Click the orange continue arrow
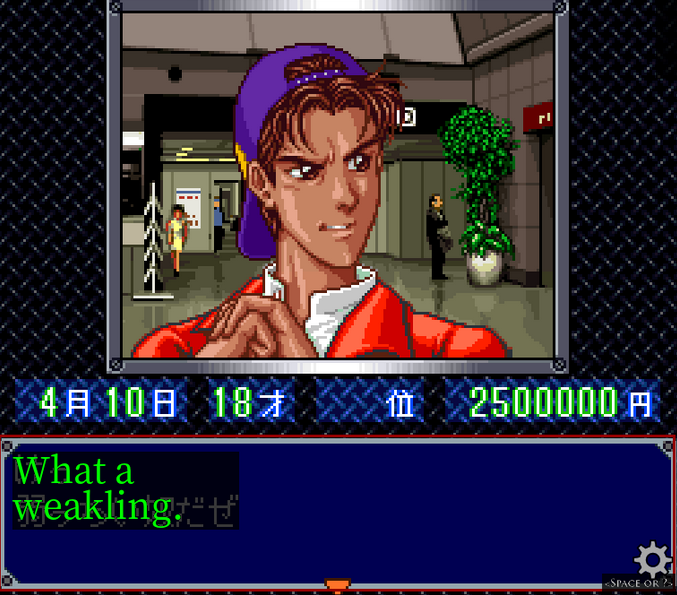The width and height of the screenshot is (677, 595). point(338,585)
